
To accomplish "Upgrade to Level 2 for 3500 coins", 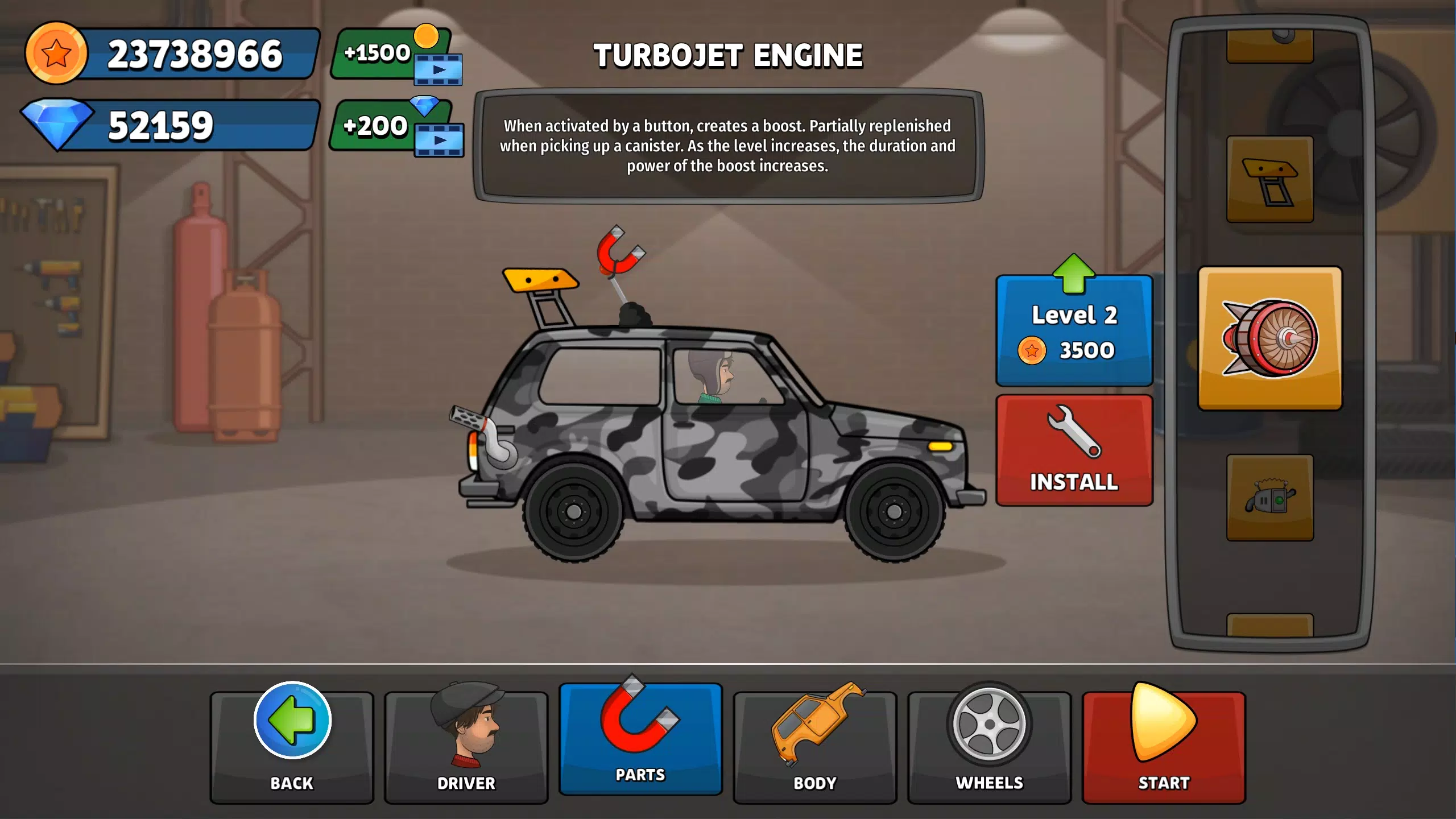I will pyautogui.click(x=1074, y=330).
